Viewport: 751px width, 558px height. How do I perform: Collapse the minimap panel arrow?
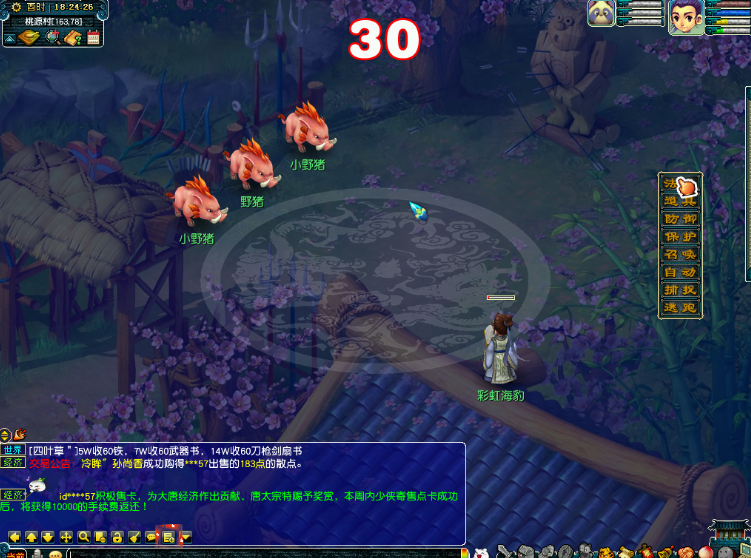click(x=8, y=38)
